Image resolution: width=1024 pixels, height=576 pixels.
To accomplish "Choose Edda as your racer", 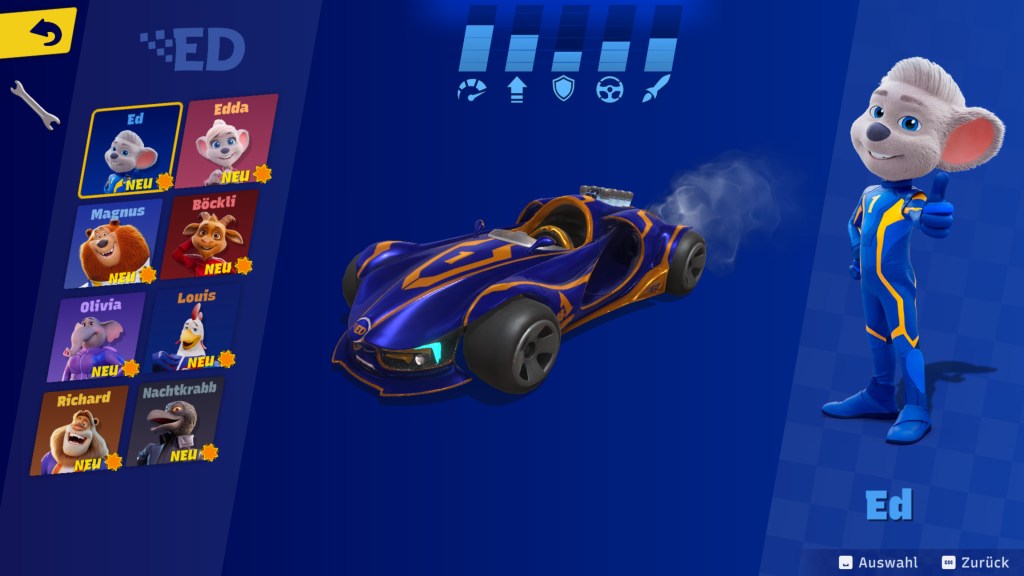I will (x=228, y=141).
